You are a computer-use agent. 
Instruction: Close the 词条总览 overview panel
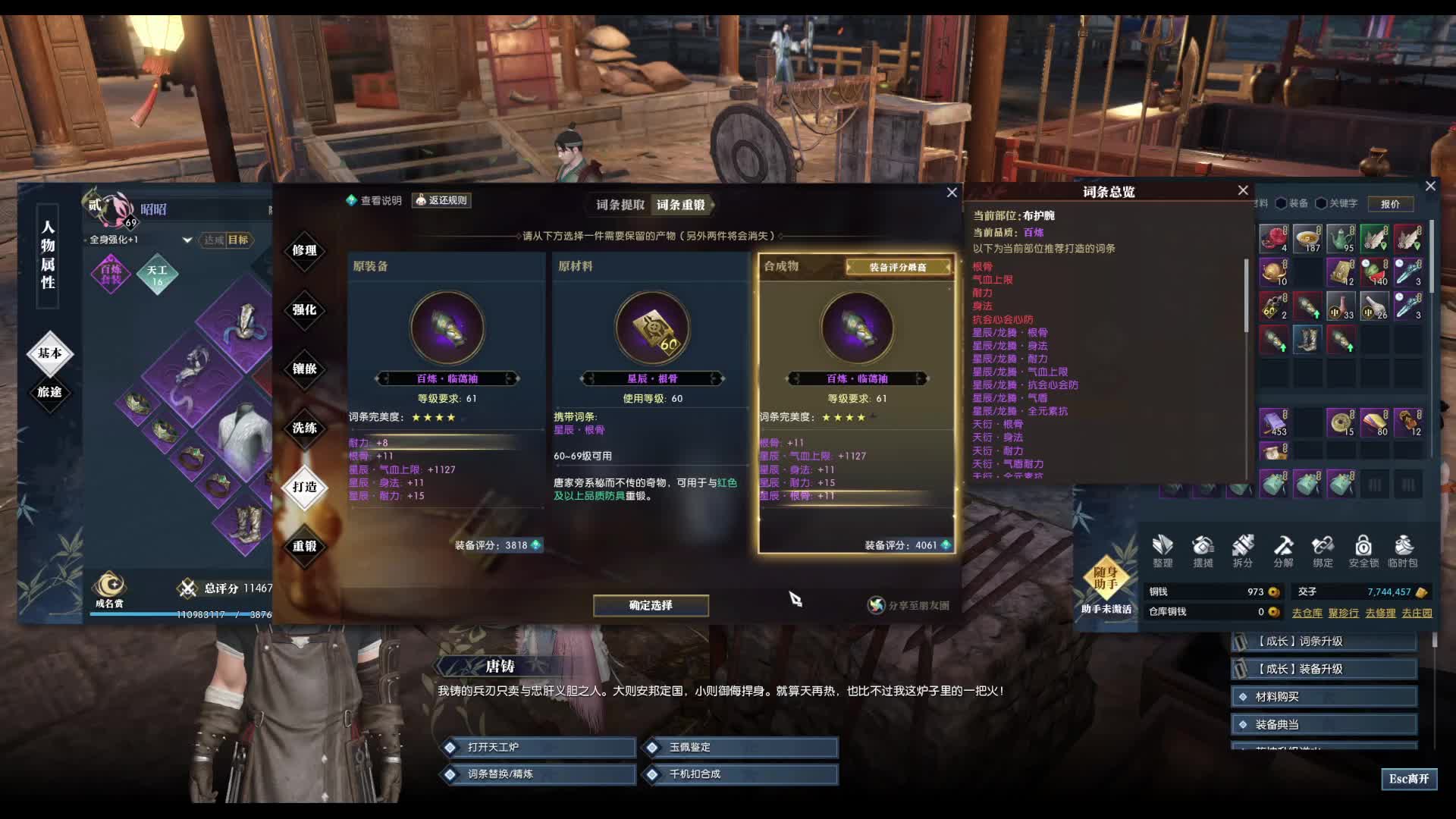(1243, 190)
